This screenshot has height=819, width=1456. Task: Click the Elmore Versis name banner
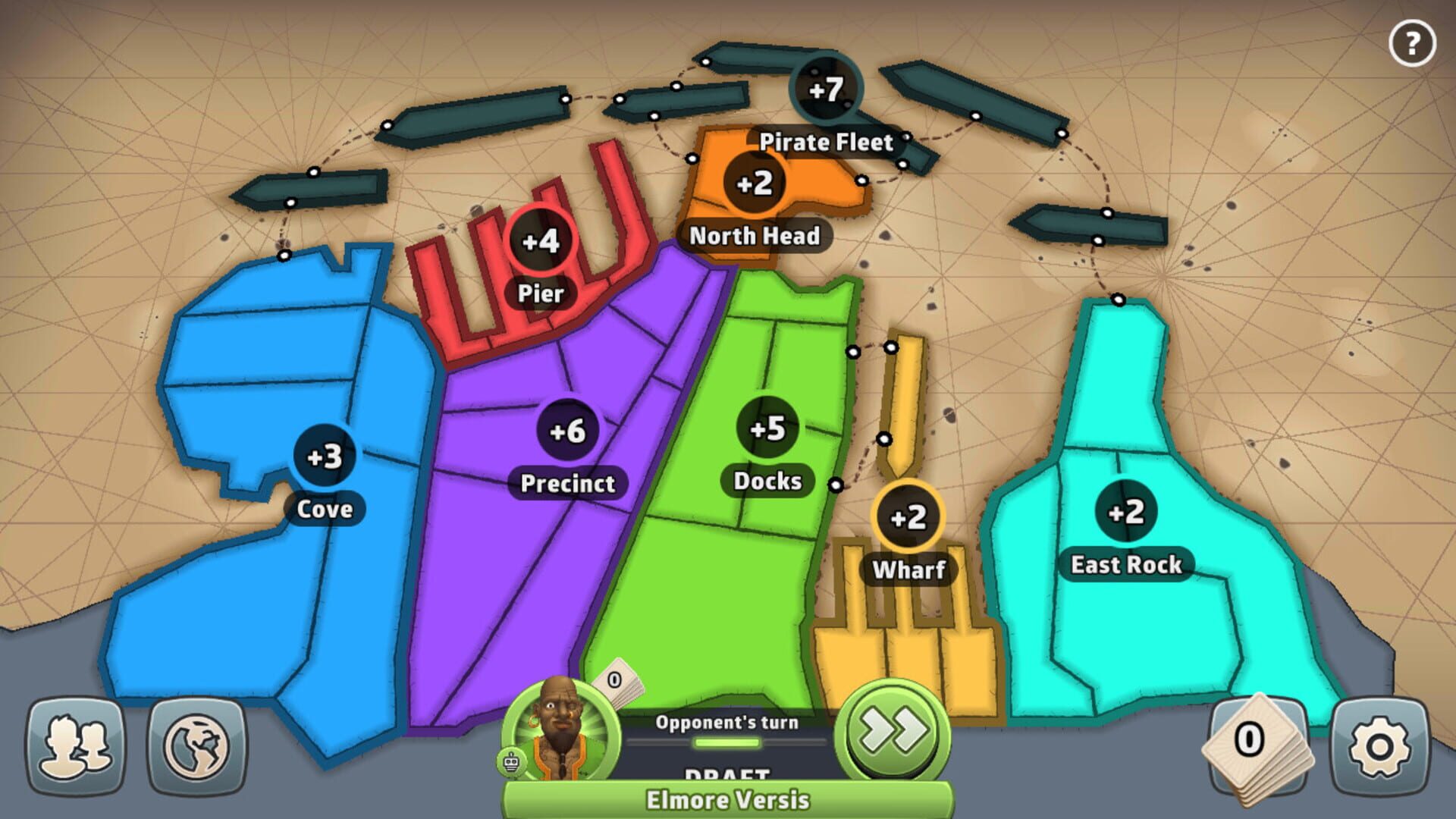coord(726,800)
